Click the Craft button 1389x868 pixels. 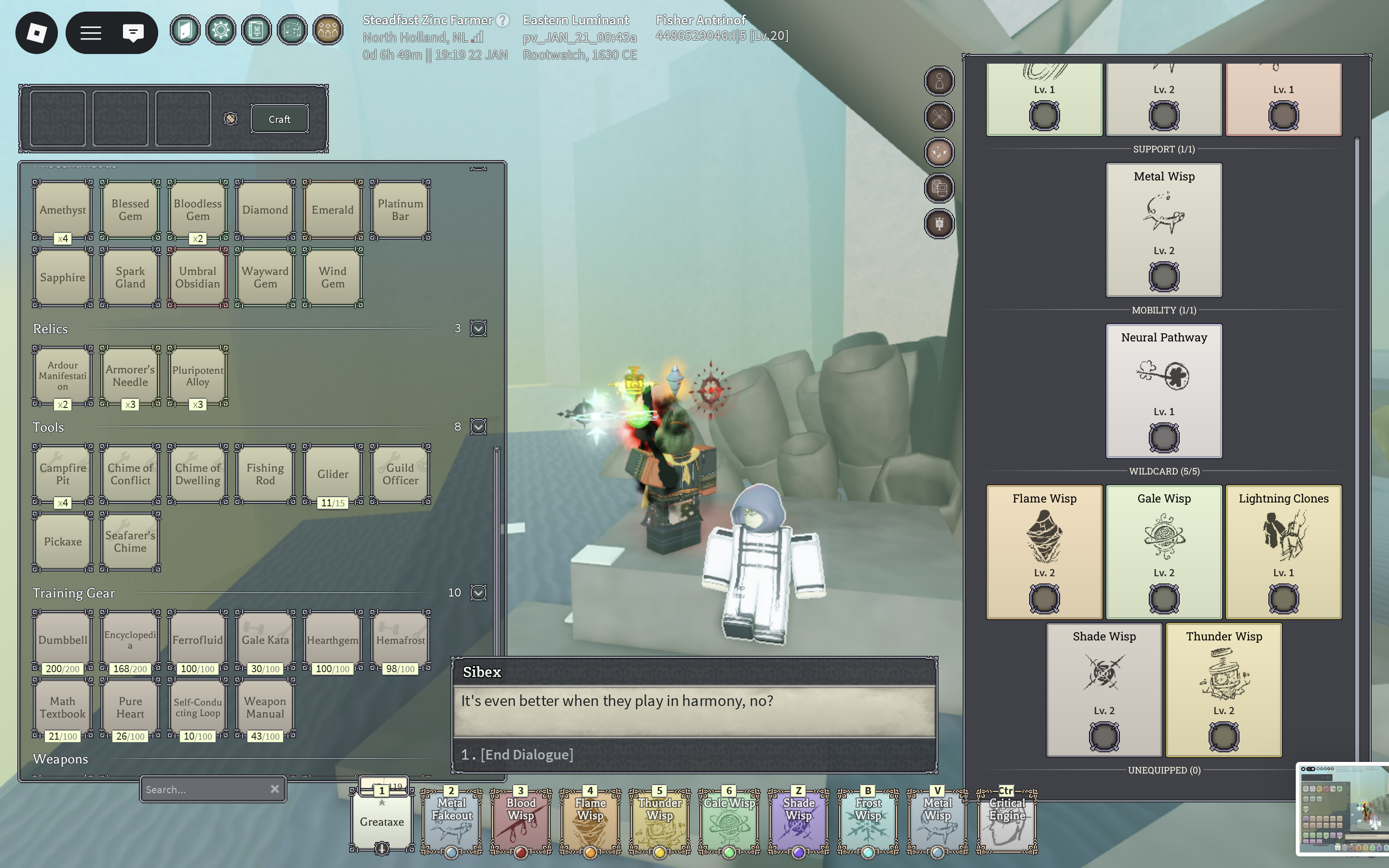(x=280, y=119)
